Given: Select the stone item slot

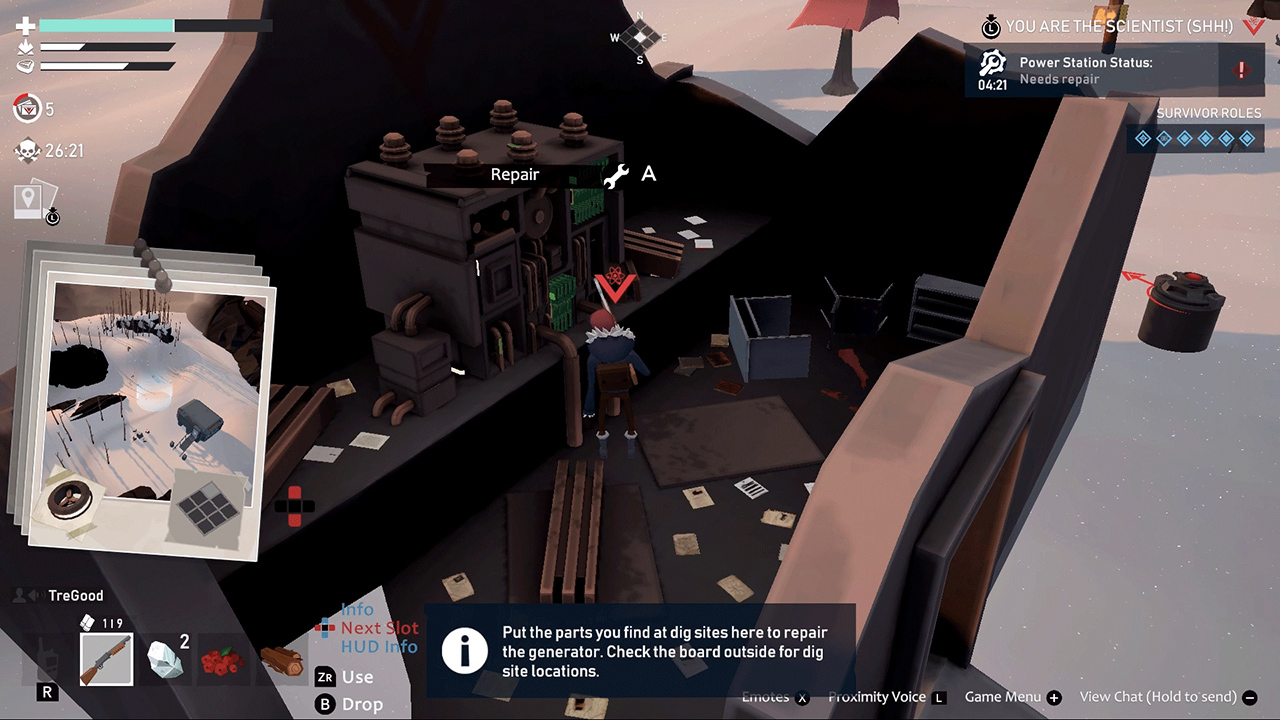Looking at the screenshot, I should tap(165, 659).
